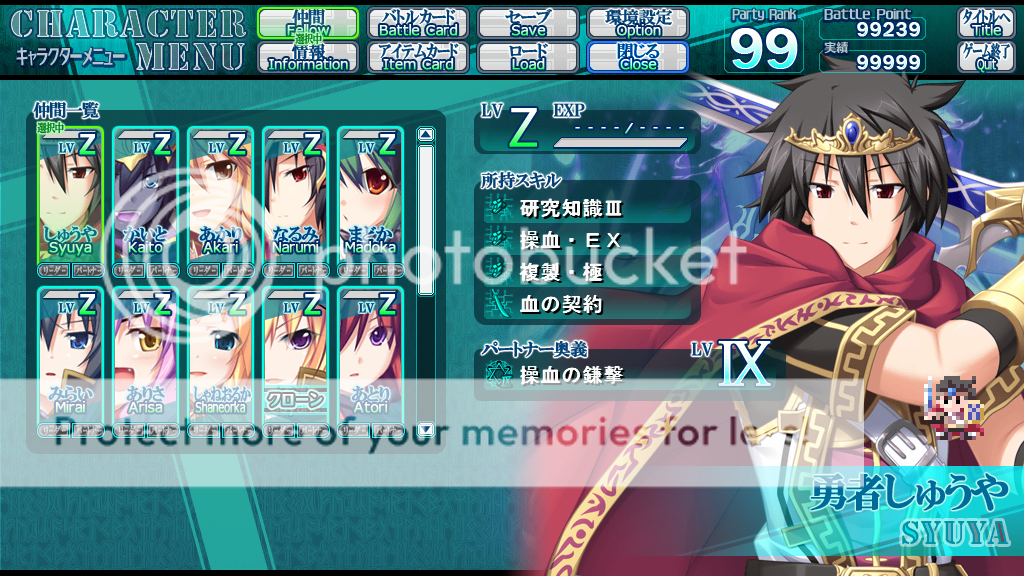Open the Information menu
Screen dimensions: 1024x576
[308, 57]
